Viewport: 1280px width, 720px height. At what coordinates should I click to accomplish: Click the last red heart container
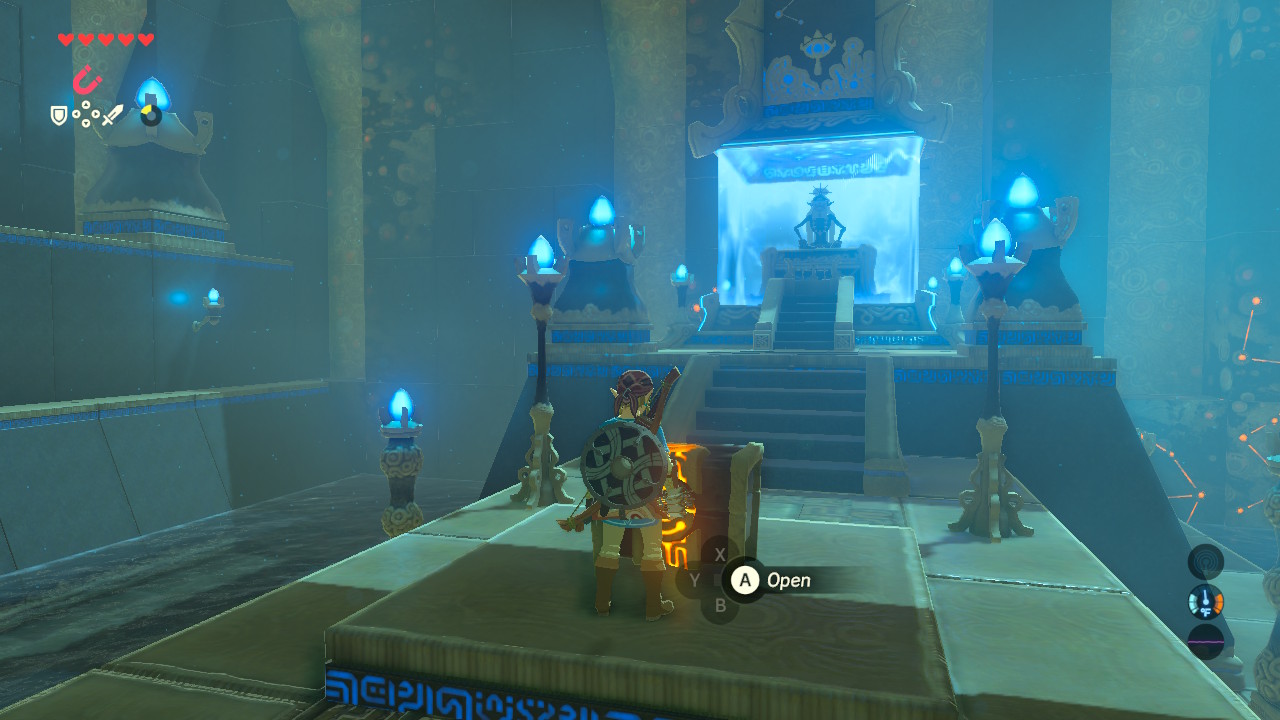144,38
